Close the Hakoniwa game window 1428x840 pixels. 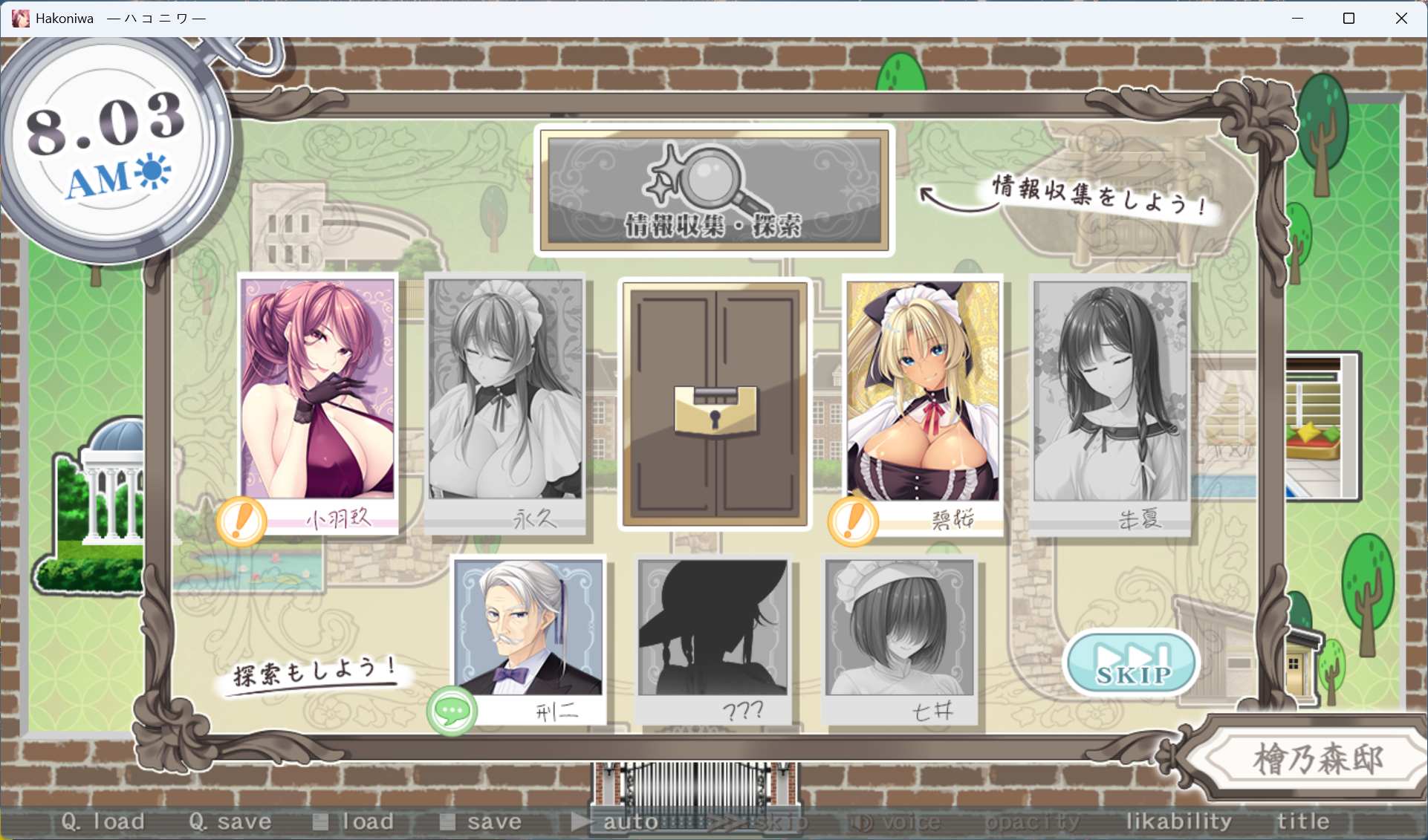point(1401,19)
